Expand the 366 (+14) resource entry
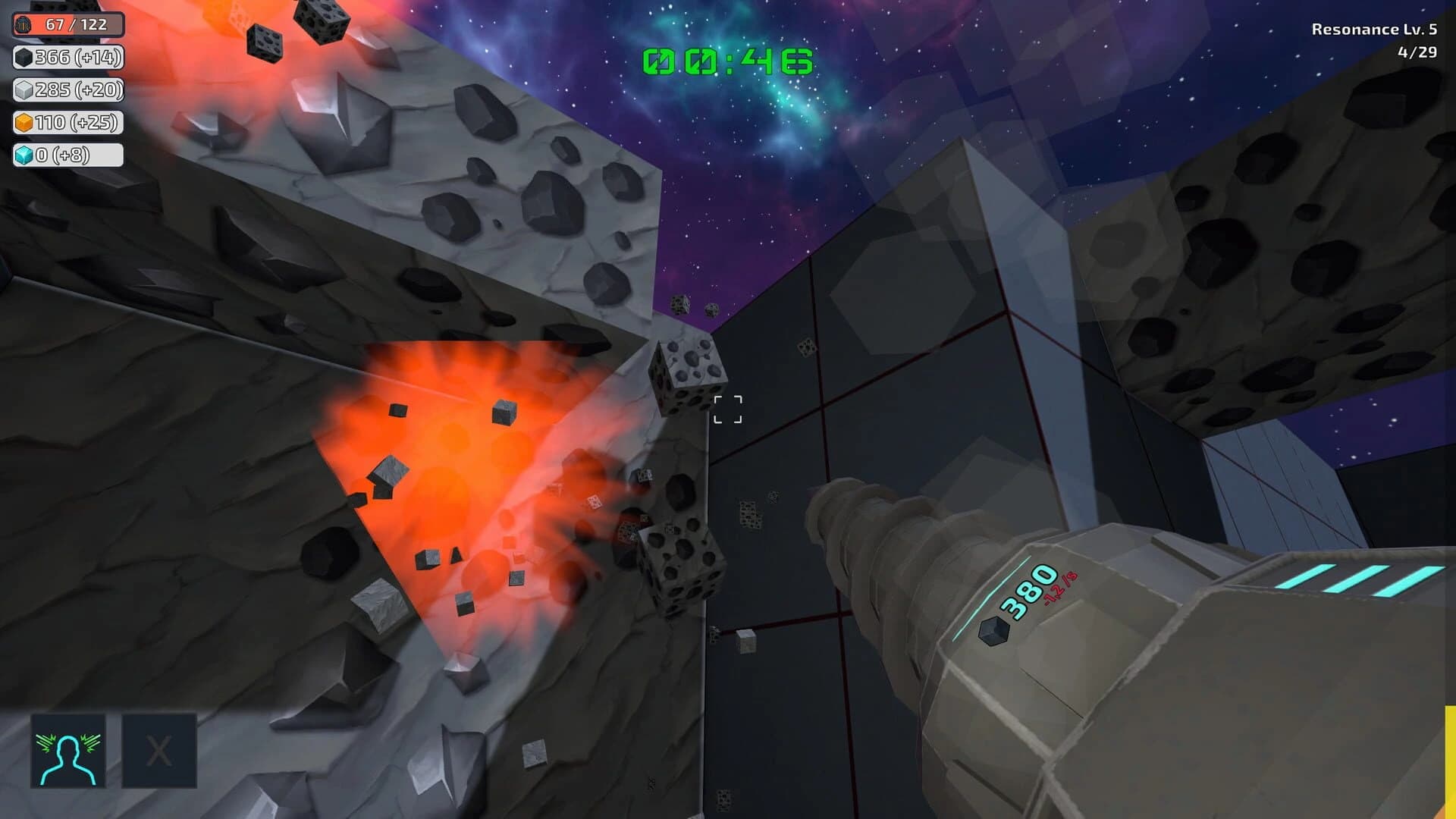Viewport: 1456px width, 819px height. point(68,57)
